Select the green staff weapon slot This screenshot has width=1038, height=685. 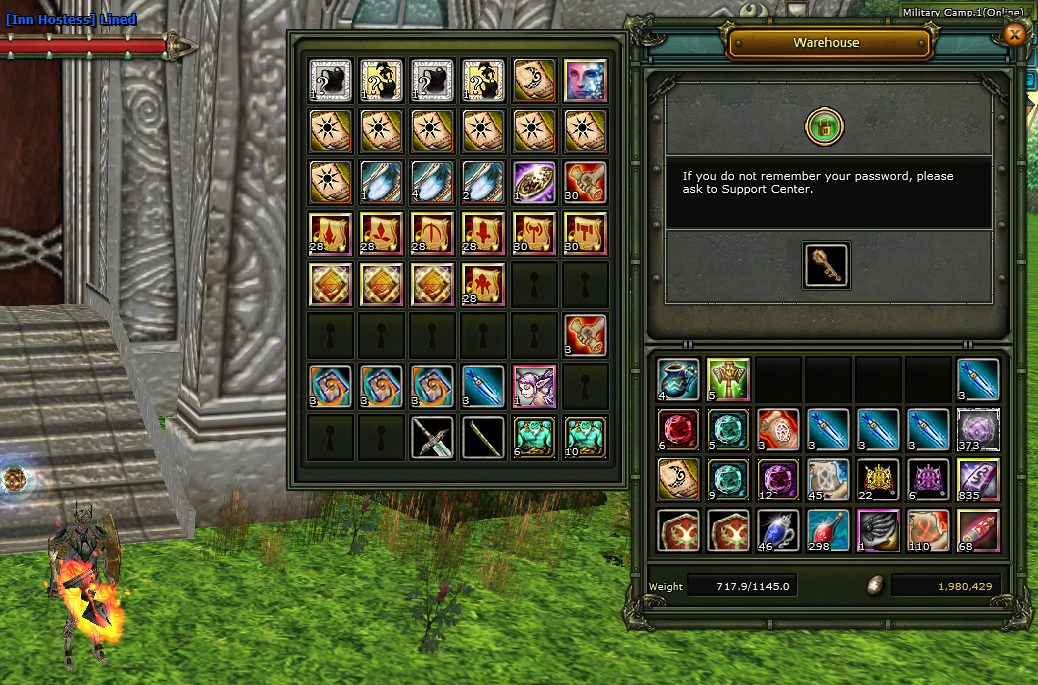[x=483, y=437]
